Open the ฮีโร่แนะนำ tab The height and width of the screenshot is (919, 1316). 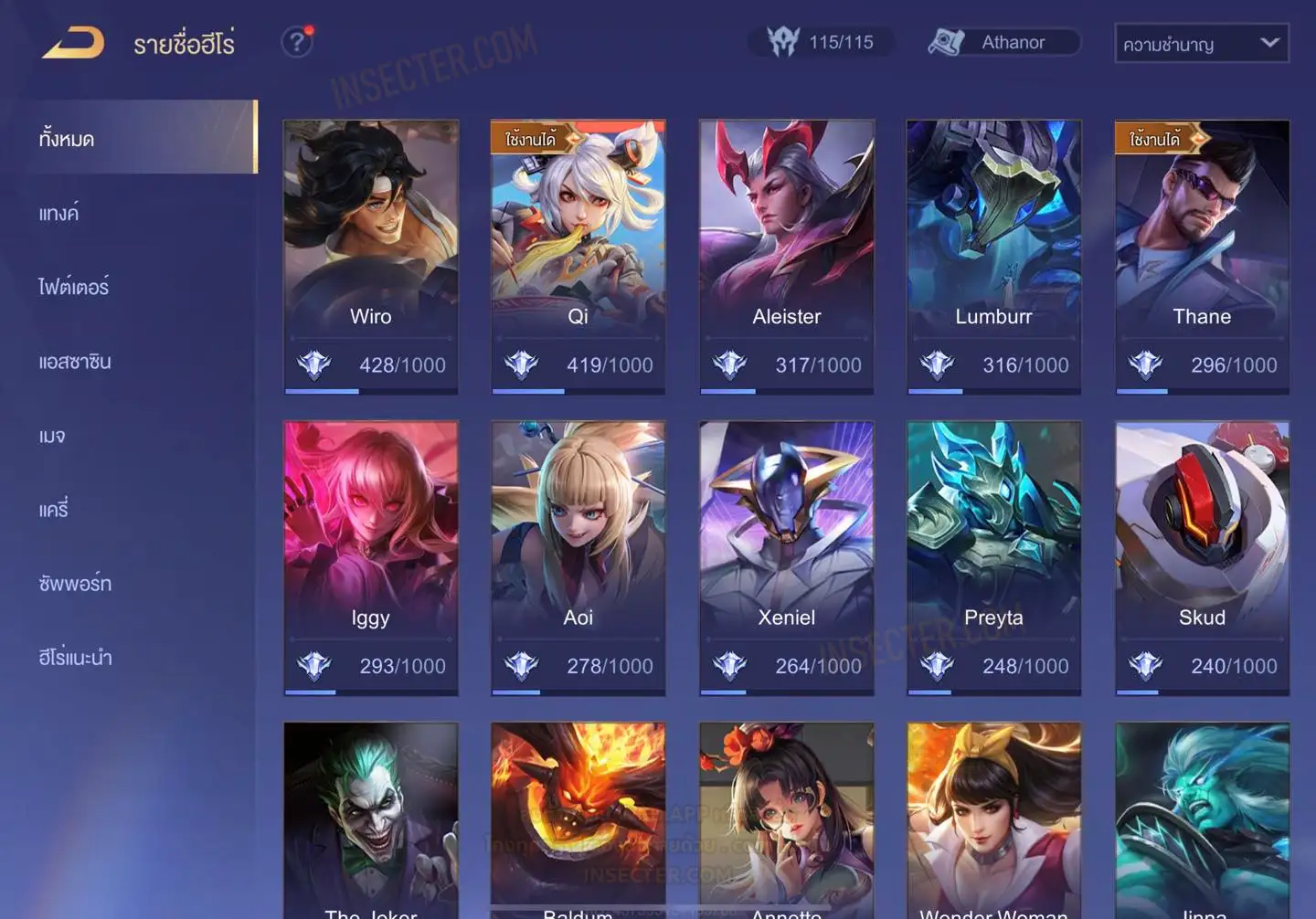click(75, 658)
